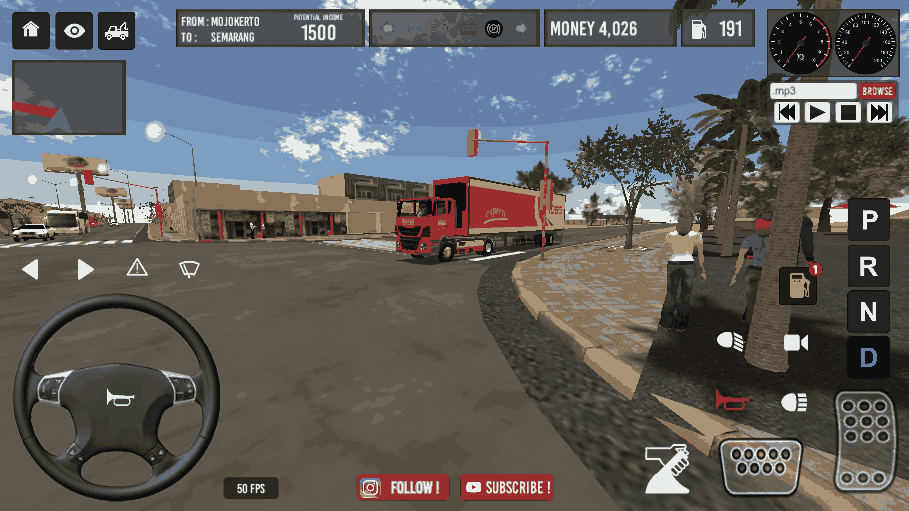Toggle the windshield wipers
The width and height of the screenshot is (909, 511).
[189, 268]
